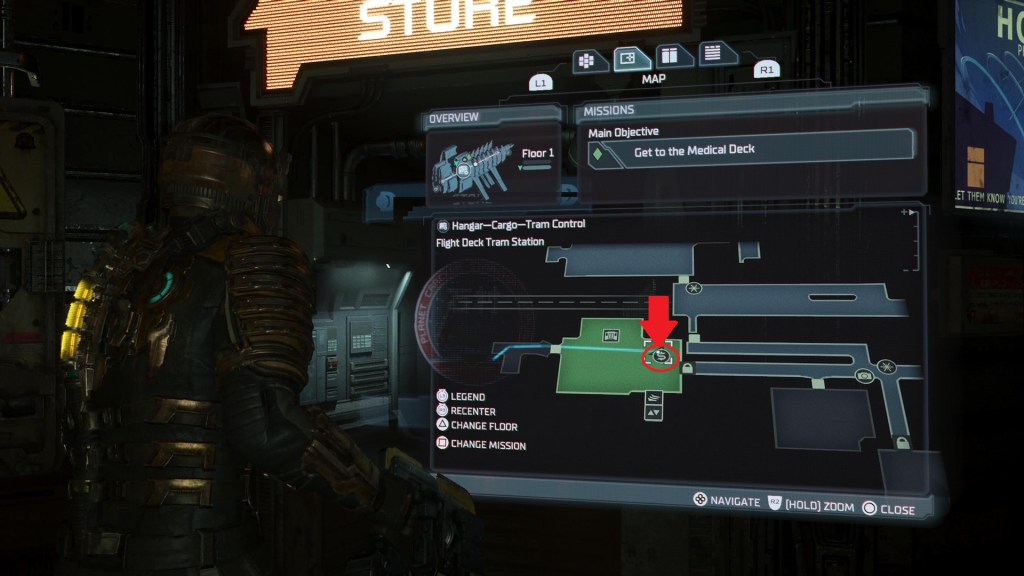Select the circled store marker on the map
The width and height of the screenshot is (1024, 576).
point(660,356)
